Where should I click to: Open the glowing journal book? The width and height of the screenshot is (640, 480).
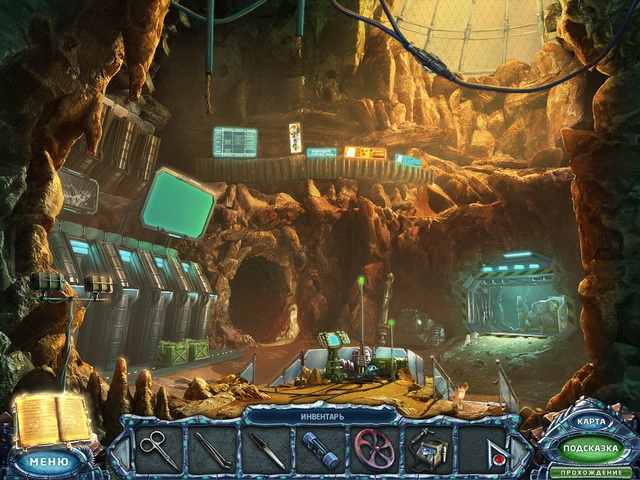[x=50, y=420]
